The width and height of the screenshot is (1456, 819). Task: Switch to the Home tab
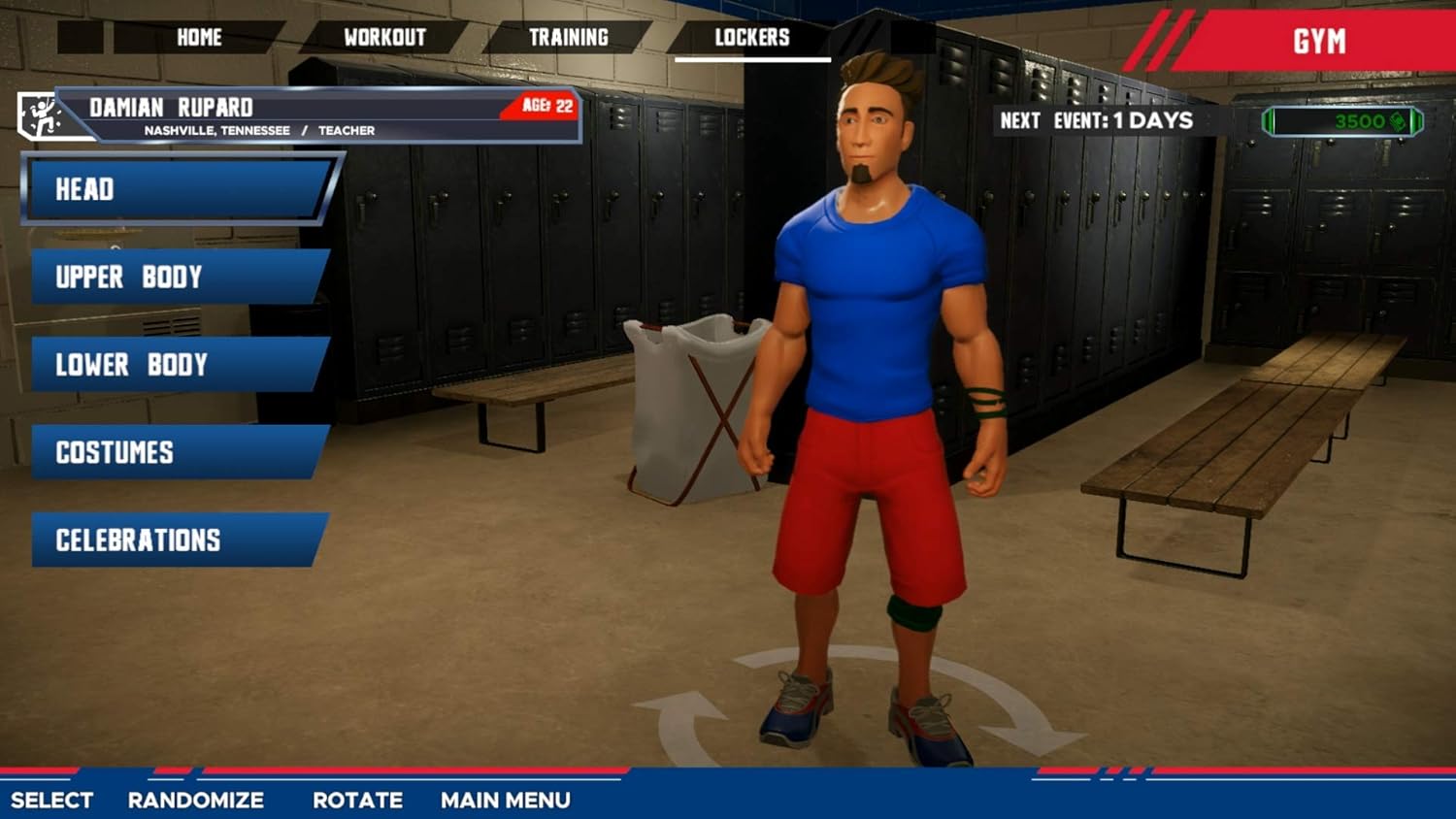click(x=201, y=38)
